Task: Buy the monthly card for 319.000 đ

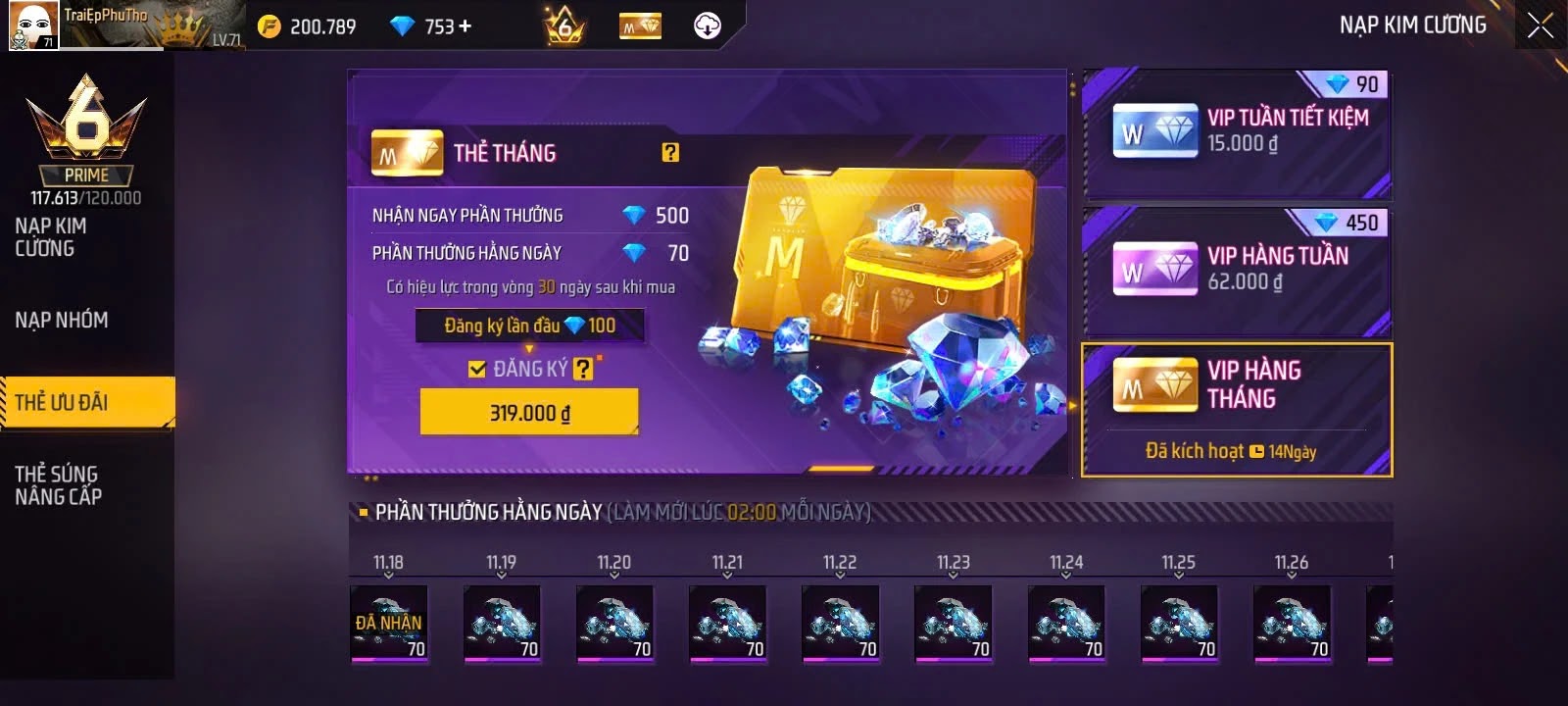Action: (x=529, y=412)
